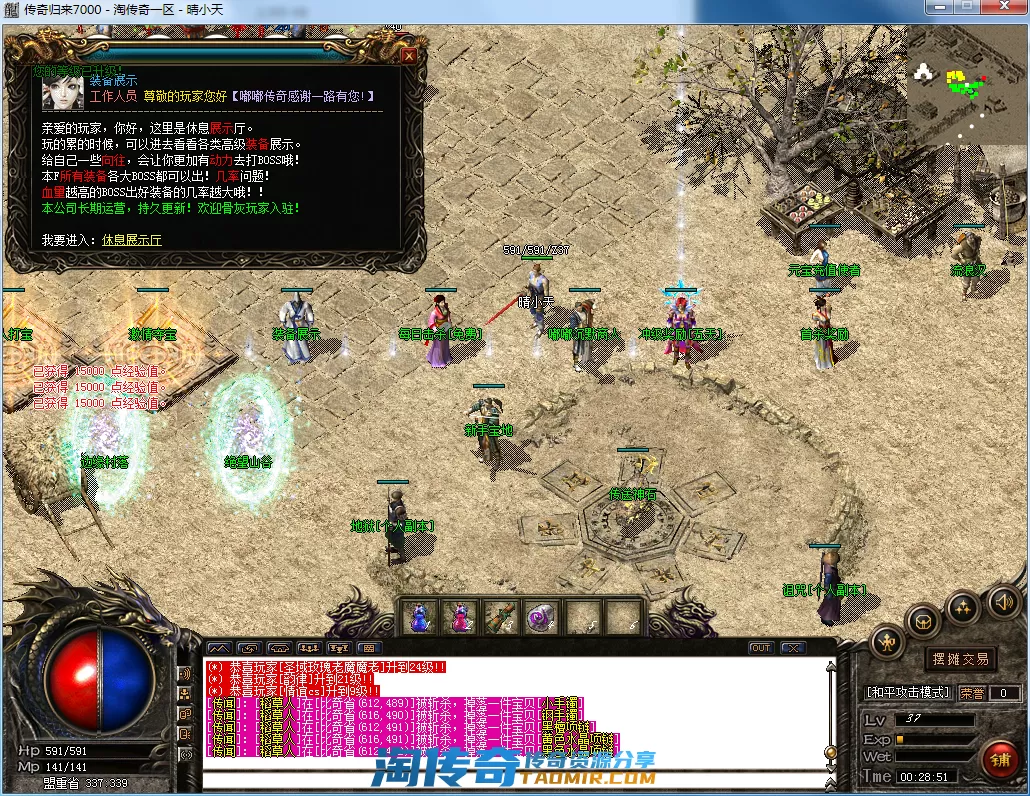The width and height of the screenshot is (1030, 796).
Task: Open the skills button with three stars
Action: click(x=963, y=606)
